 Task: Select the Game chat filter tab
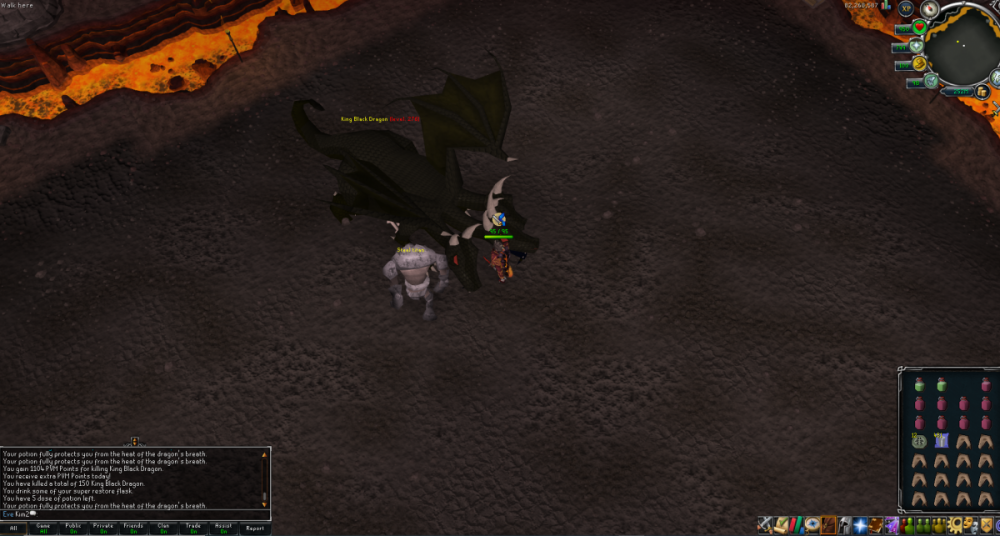43,528
